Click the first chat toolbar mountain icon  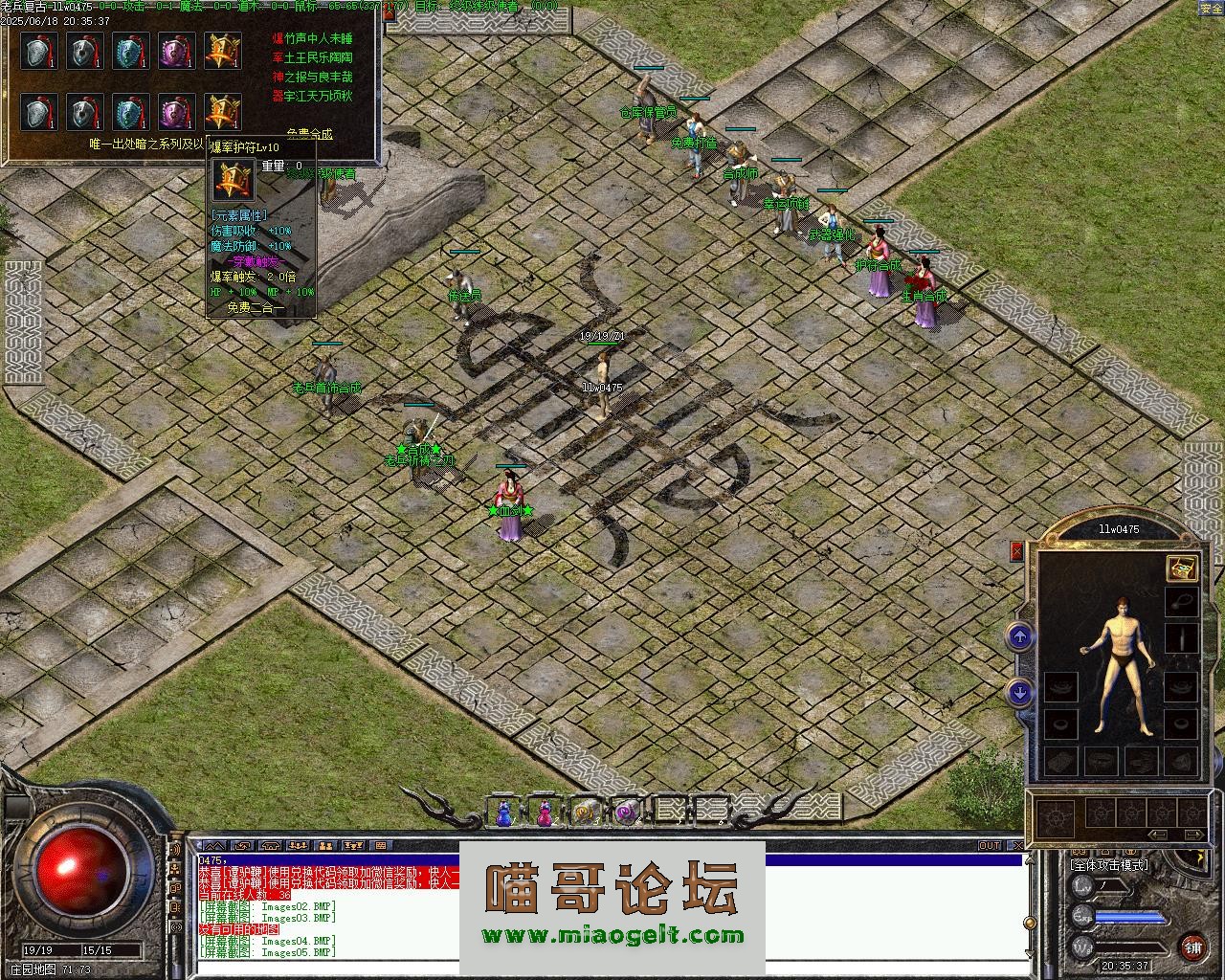coord(214,846)
